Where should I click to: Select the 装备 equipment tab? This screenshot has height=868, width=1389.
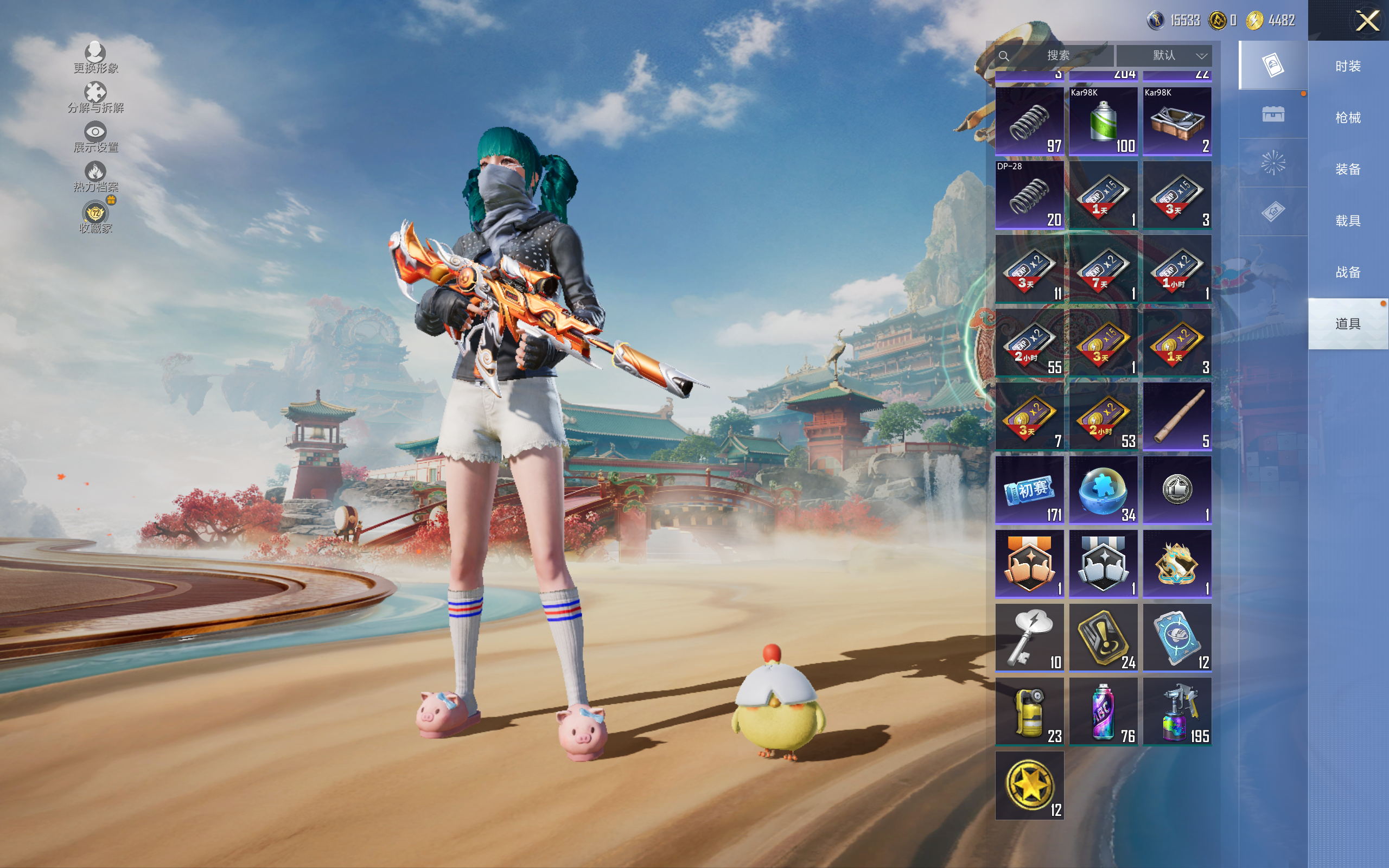pos(1348,169)
